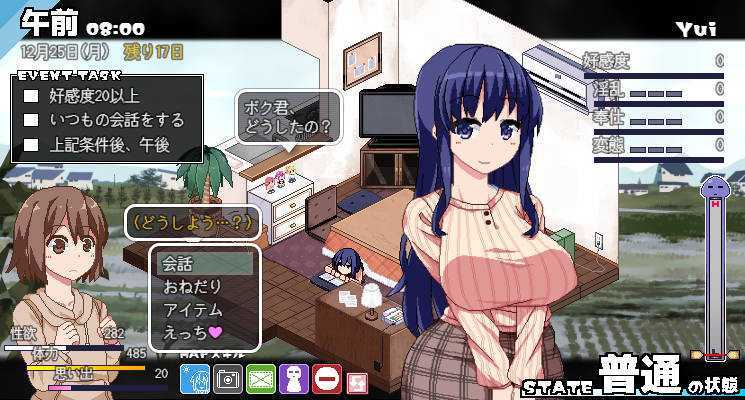Click the 好感度20以上 task checkbox

(x=31, y=97)
